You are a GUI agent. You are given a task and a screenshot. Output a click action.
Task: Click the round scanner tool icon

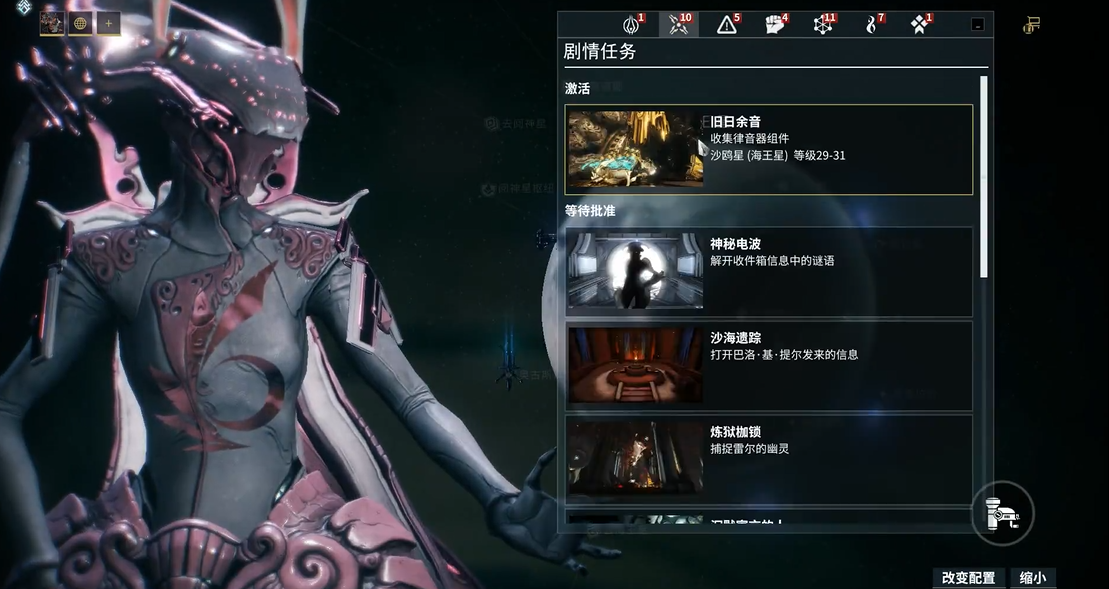pyautogui.click(x=1002, y=513)
